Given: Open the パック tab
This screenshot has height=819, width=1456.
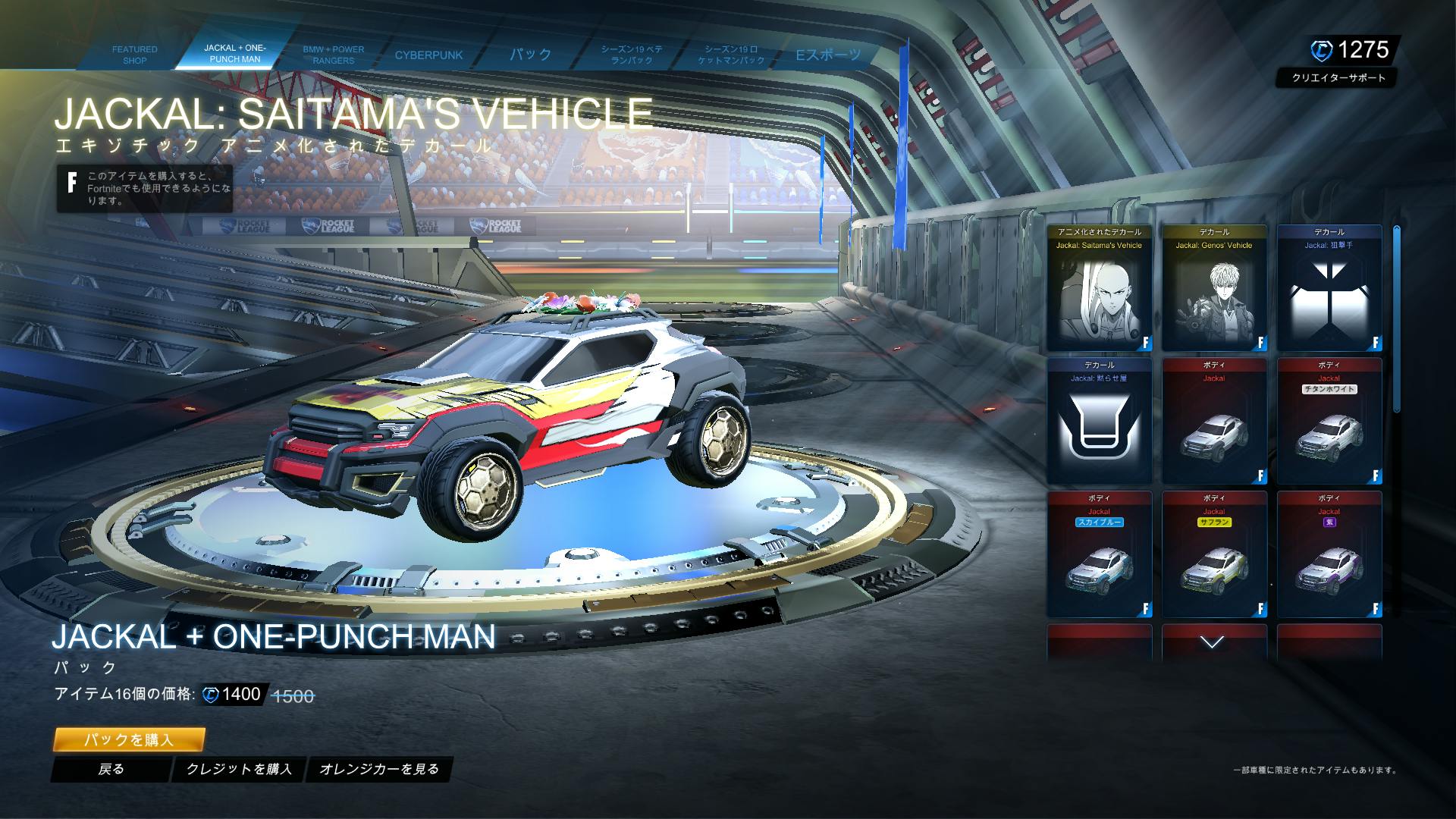Looking at the screenshot, I should pyautogui.click(x=530, y=55).
